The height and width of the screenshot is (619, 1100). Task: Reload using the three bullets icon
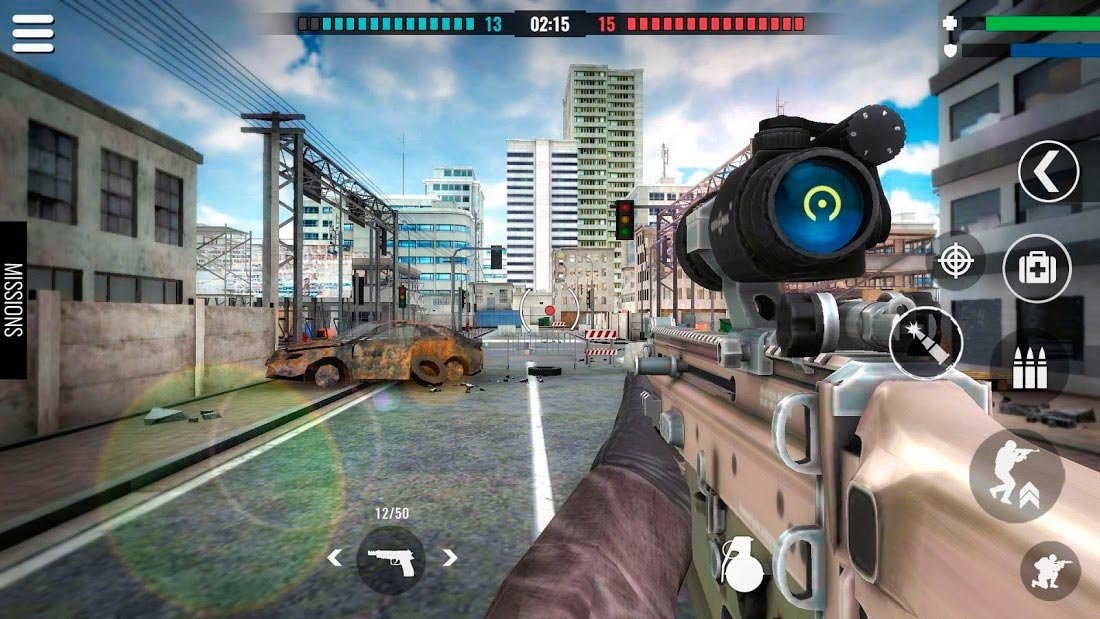coord(1030,369)
